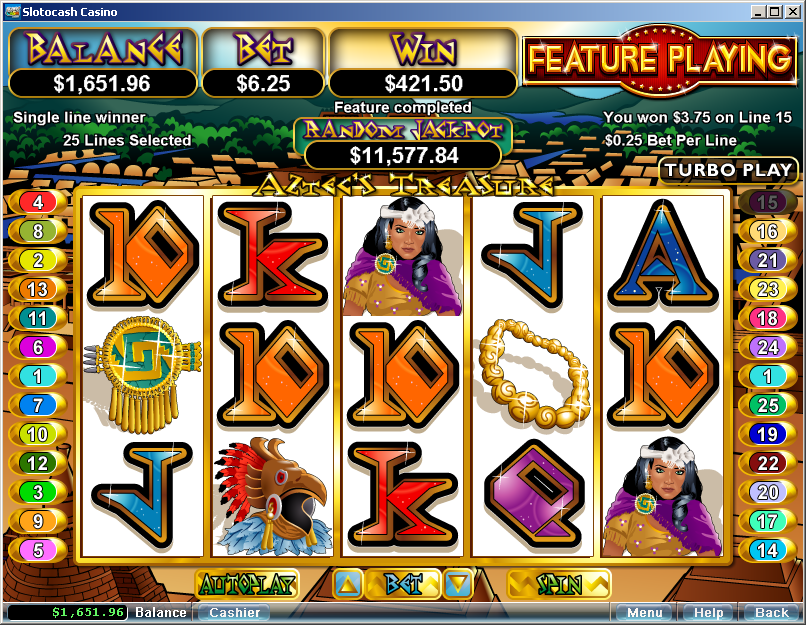This screenshot has height=625, width=806.
Task: Choose payline 22 marker
Action: pos(767,463)
